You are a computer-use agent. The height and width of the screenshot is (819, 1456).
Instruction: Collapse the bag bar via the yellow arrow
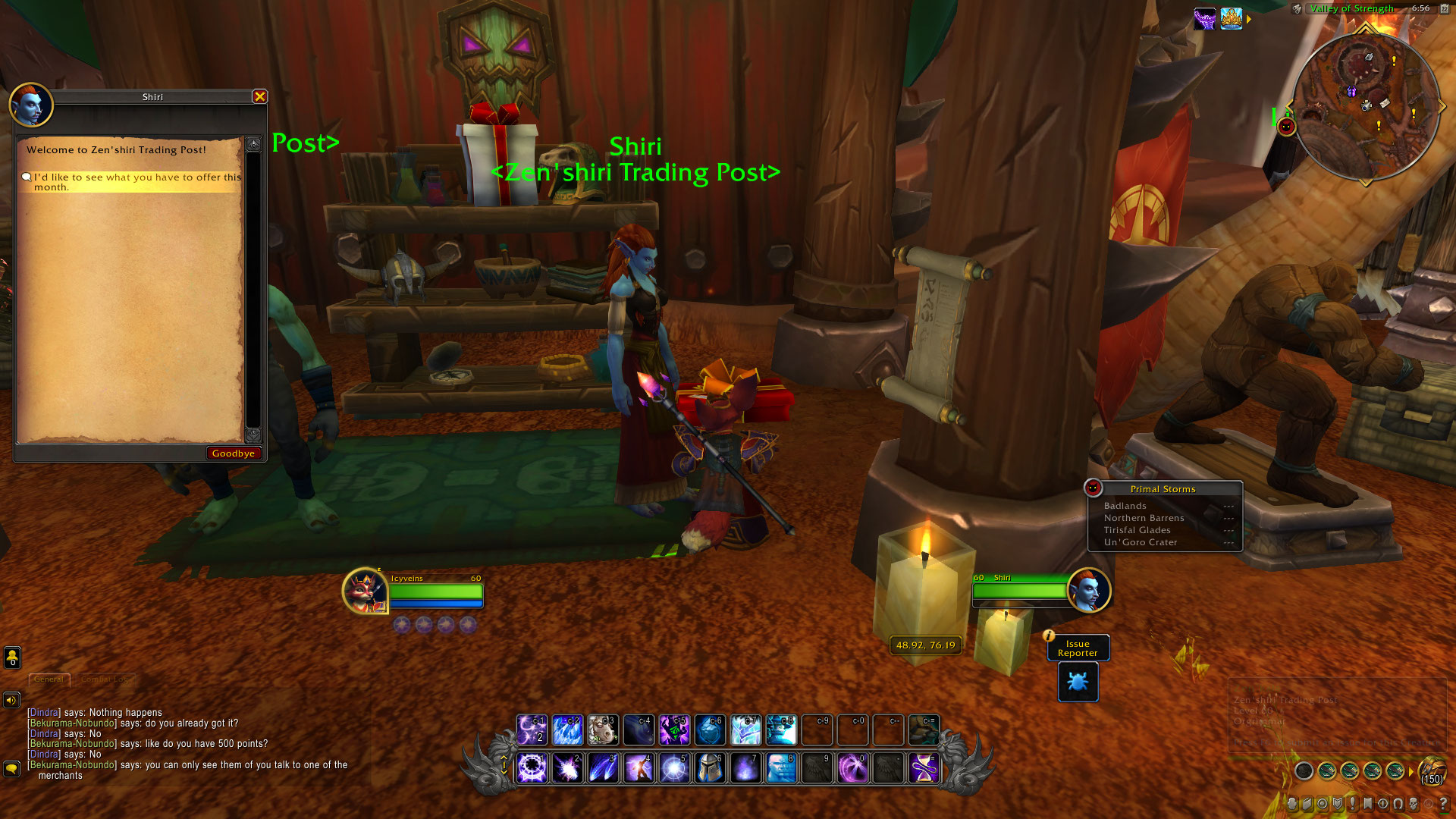point(1411,771)
